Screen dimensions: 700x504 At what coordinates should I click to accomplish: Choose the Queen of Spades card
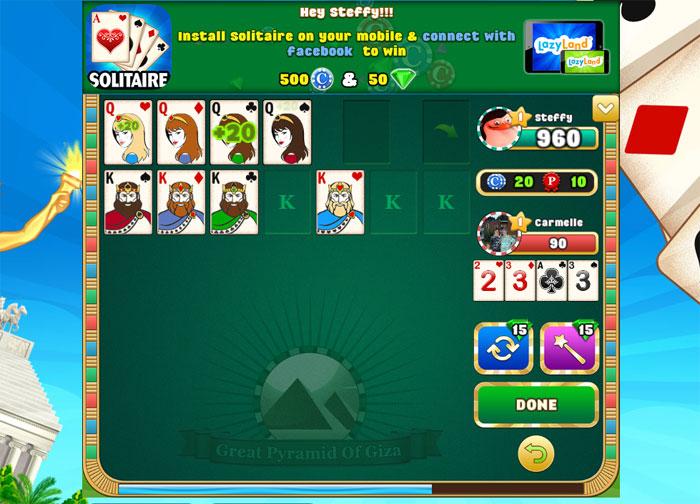(x=287, y=132)
